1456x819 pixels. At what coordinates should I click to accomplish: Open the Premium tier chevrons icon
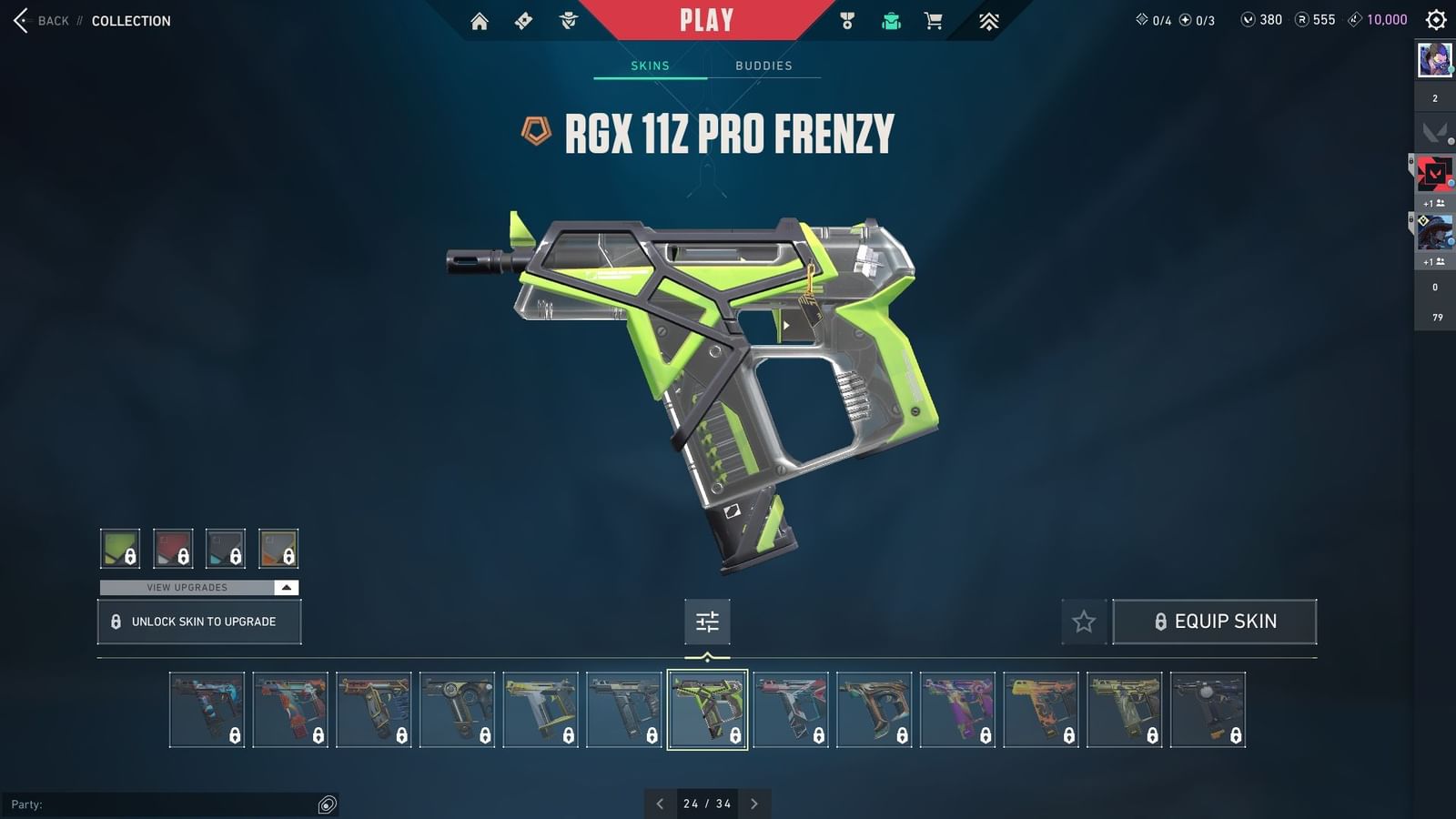click(x=988, y=19)
